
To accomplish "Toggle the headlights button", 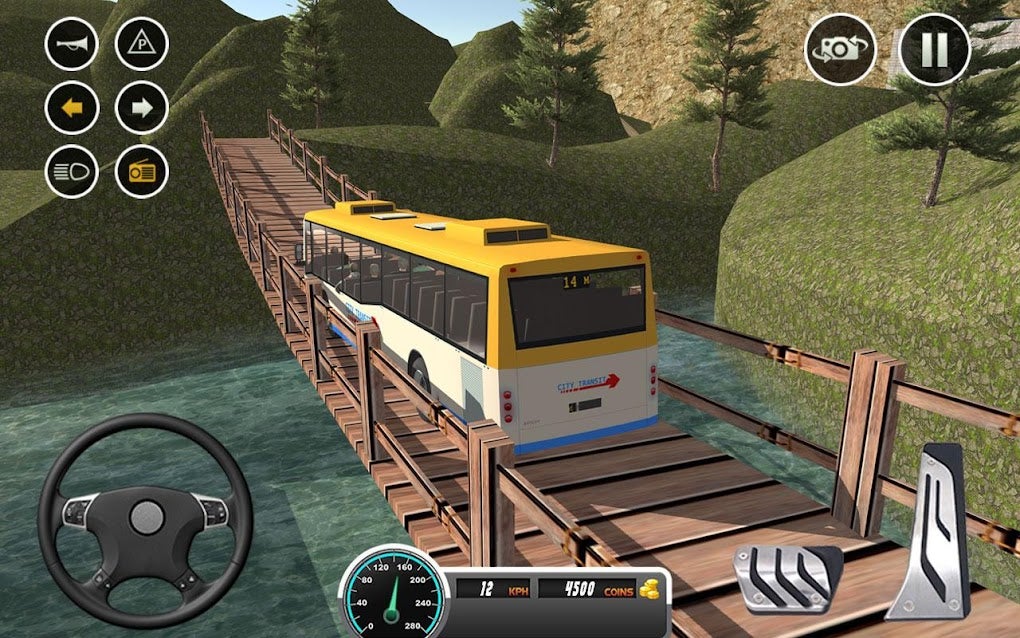I will point(72,172).
